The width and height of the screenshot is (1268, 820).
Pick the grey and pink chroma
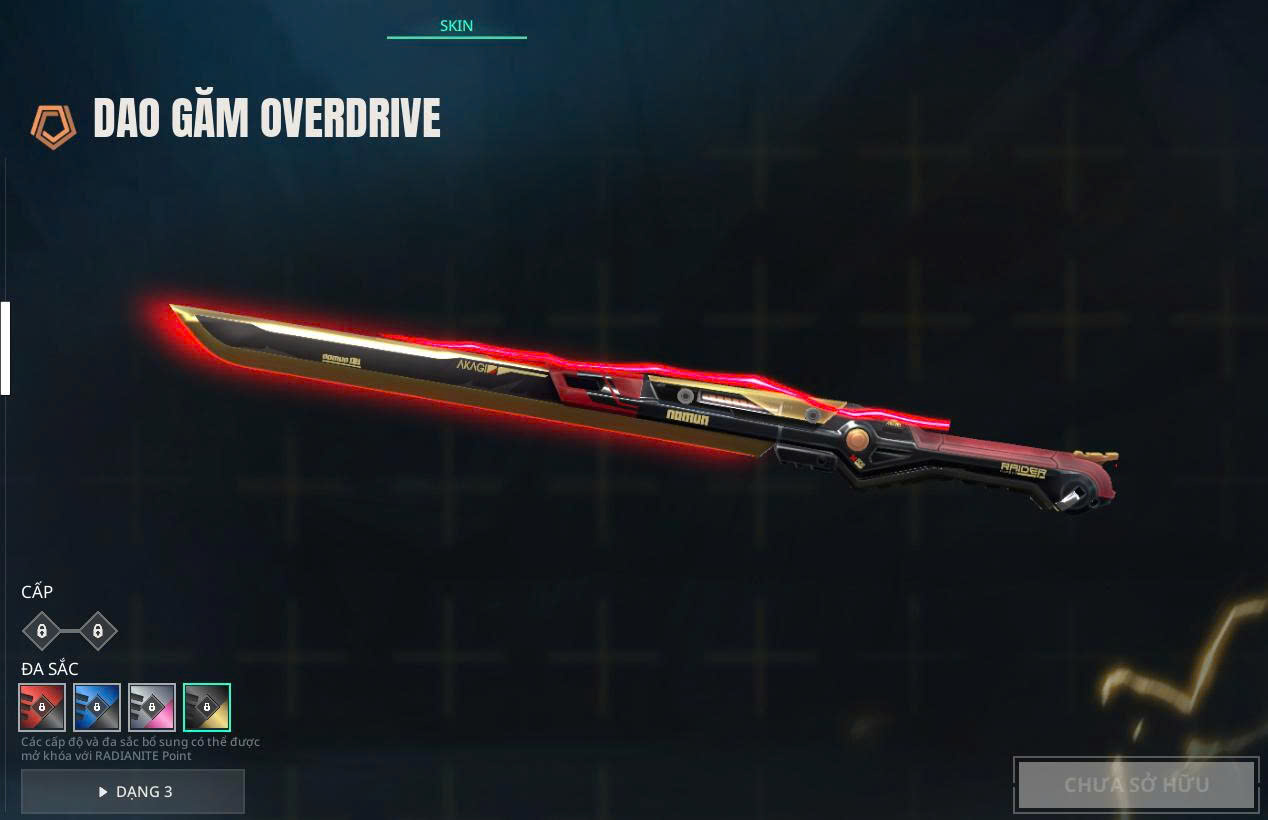click(152, 707)
